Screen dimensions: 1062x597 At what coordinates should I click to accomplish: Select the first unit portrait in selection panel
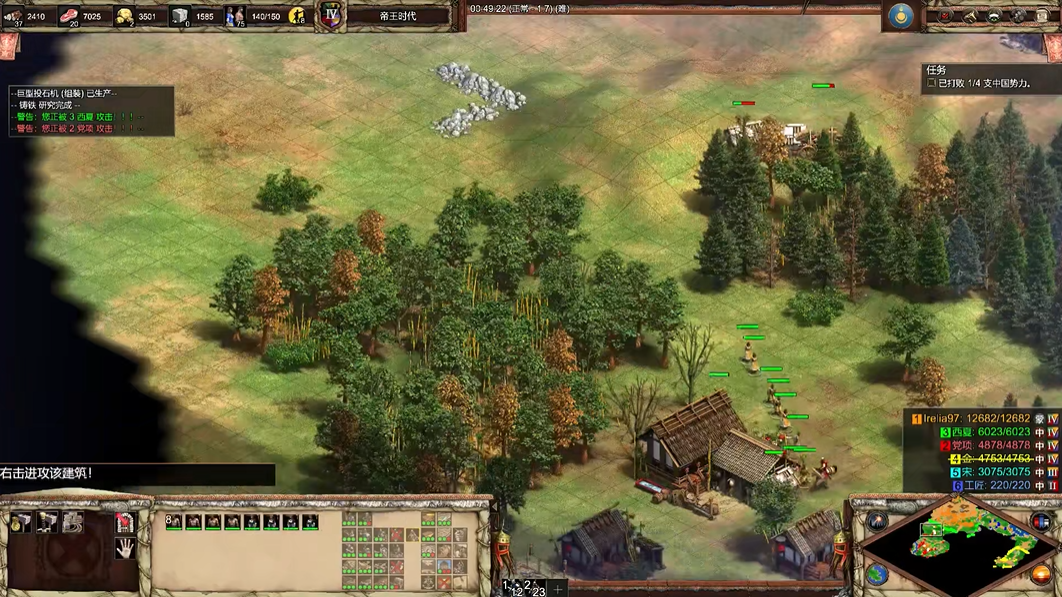[174, 522]
